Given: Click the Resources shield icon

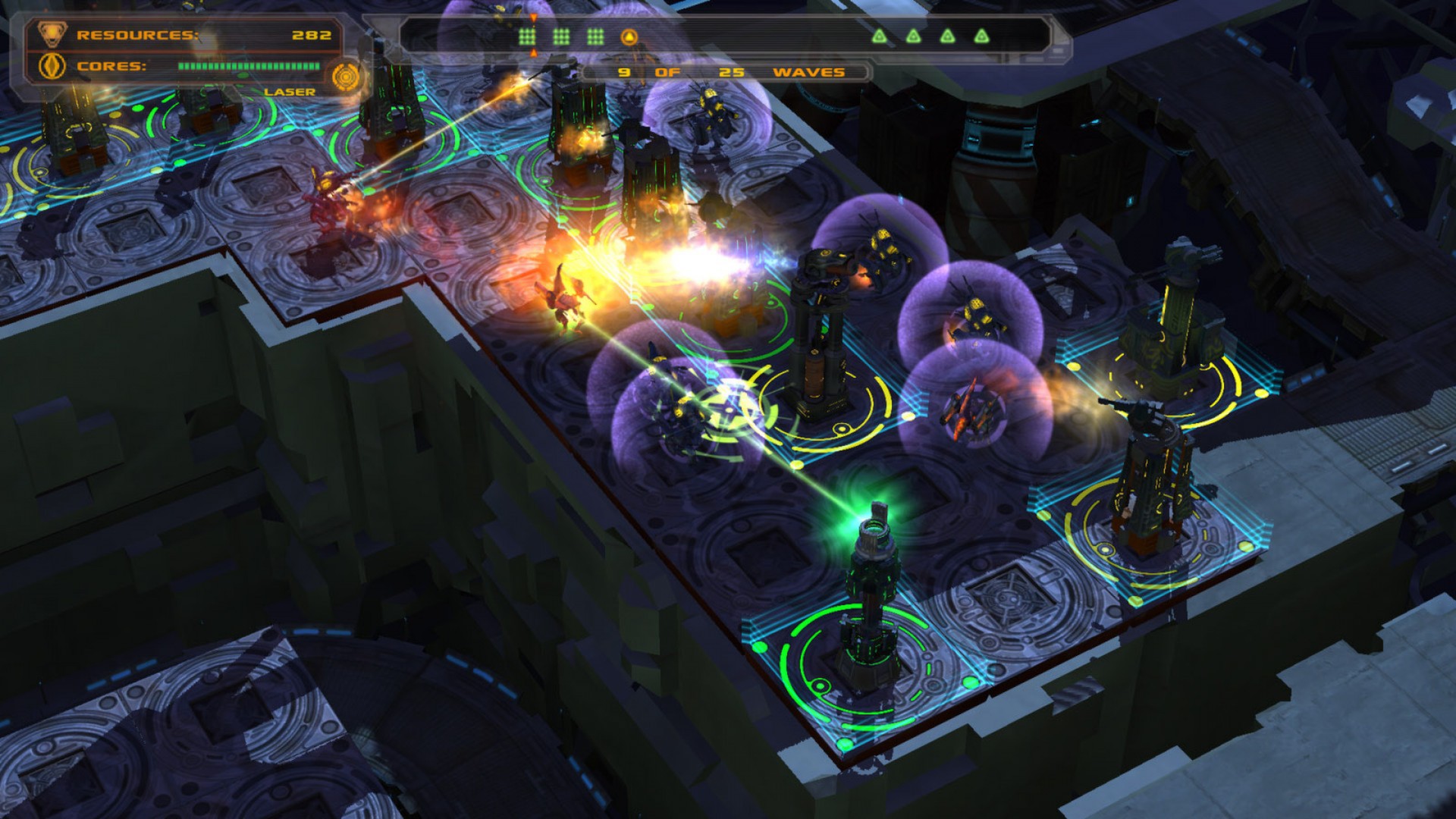Looking at the screenshot, I should pyautogui.click(x=52, y=34).
